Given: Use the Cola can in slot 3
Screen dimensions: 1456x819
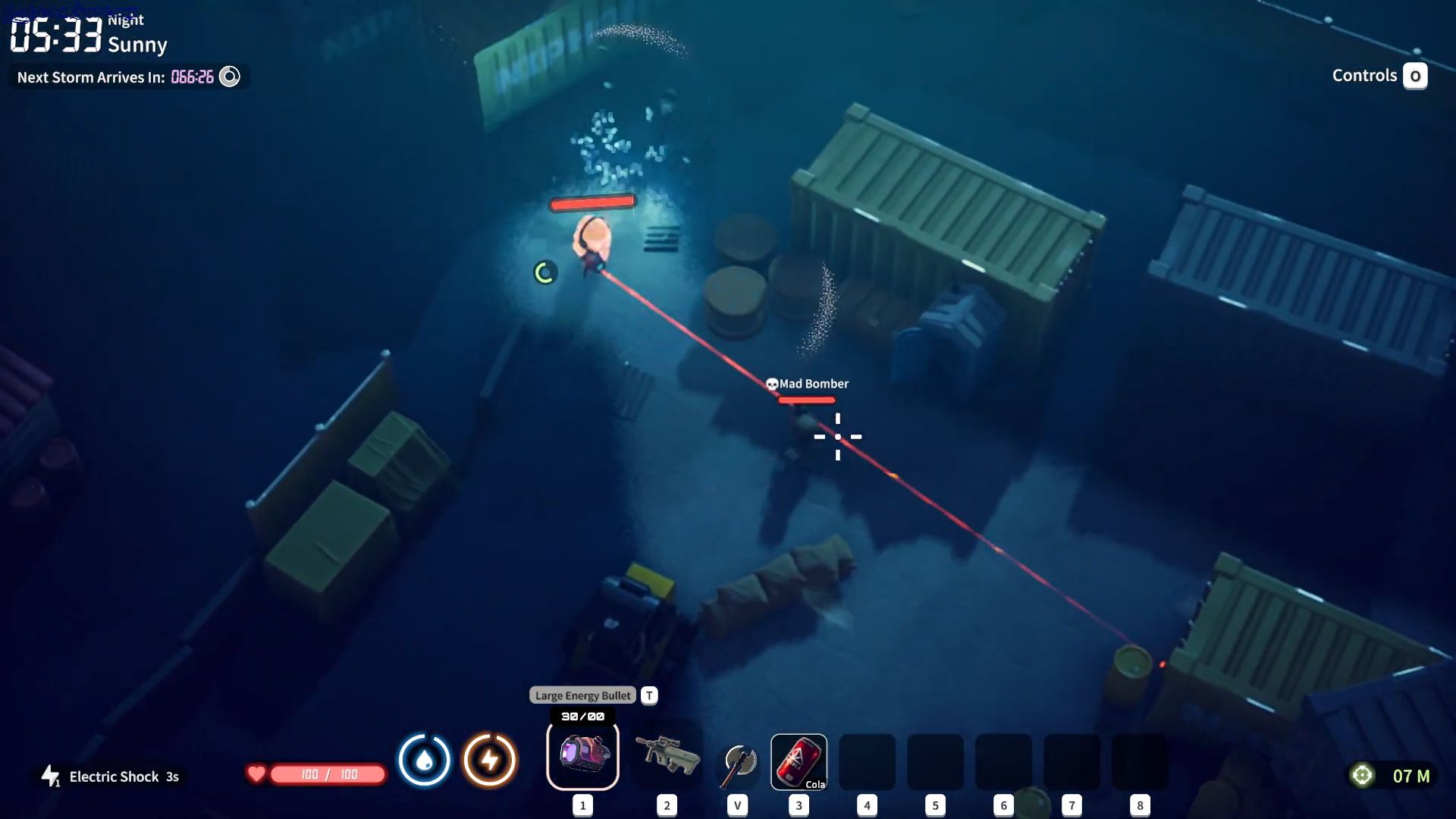Looking at the screenshot, I should click(799, 761).
